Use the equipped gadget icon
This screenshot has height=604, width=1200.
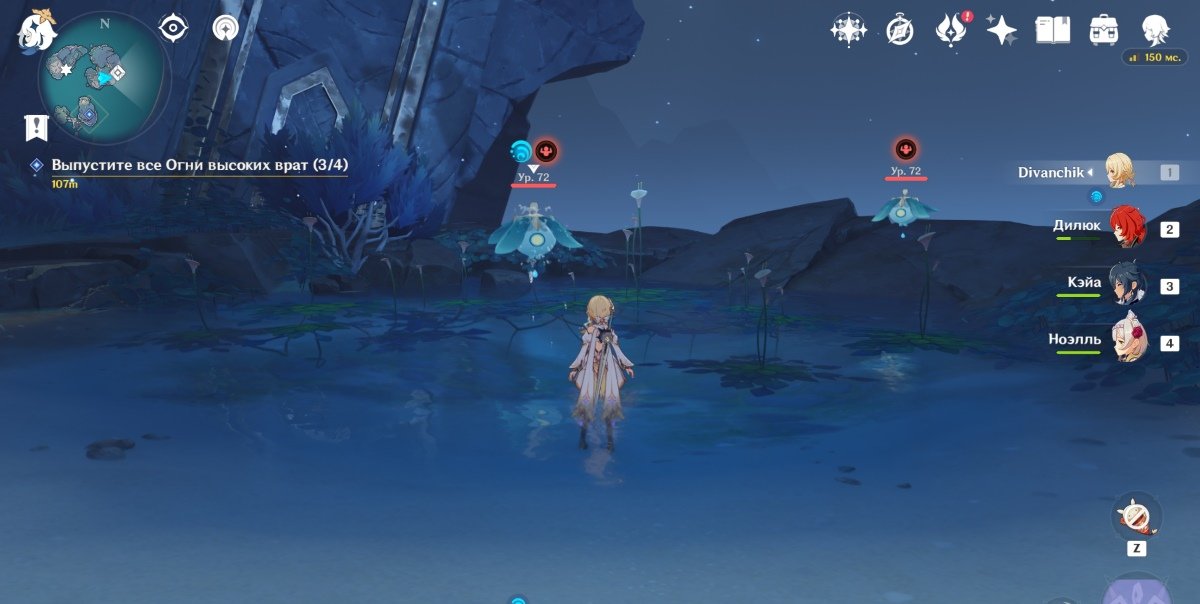1136,516
